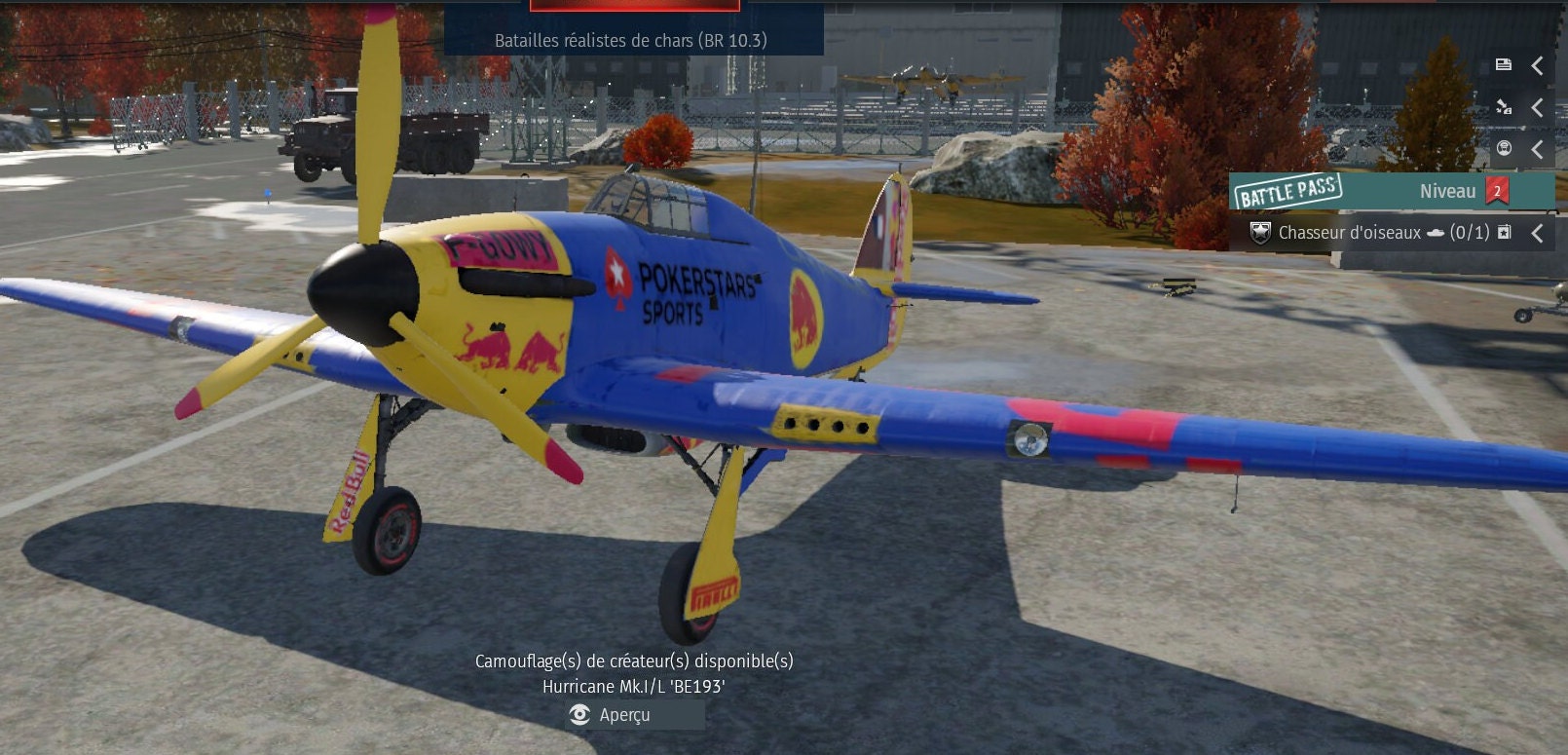Click the Hurricane Mk.I/L 'BE193' name
This screenshot has height=755, width=1568.
click(x=634, y=684)
